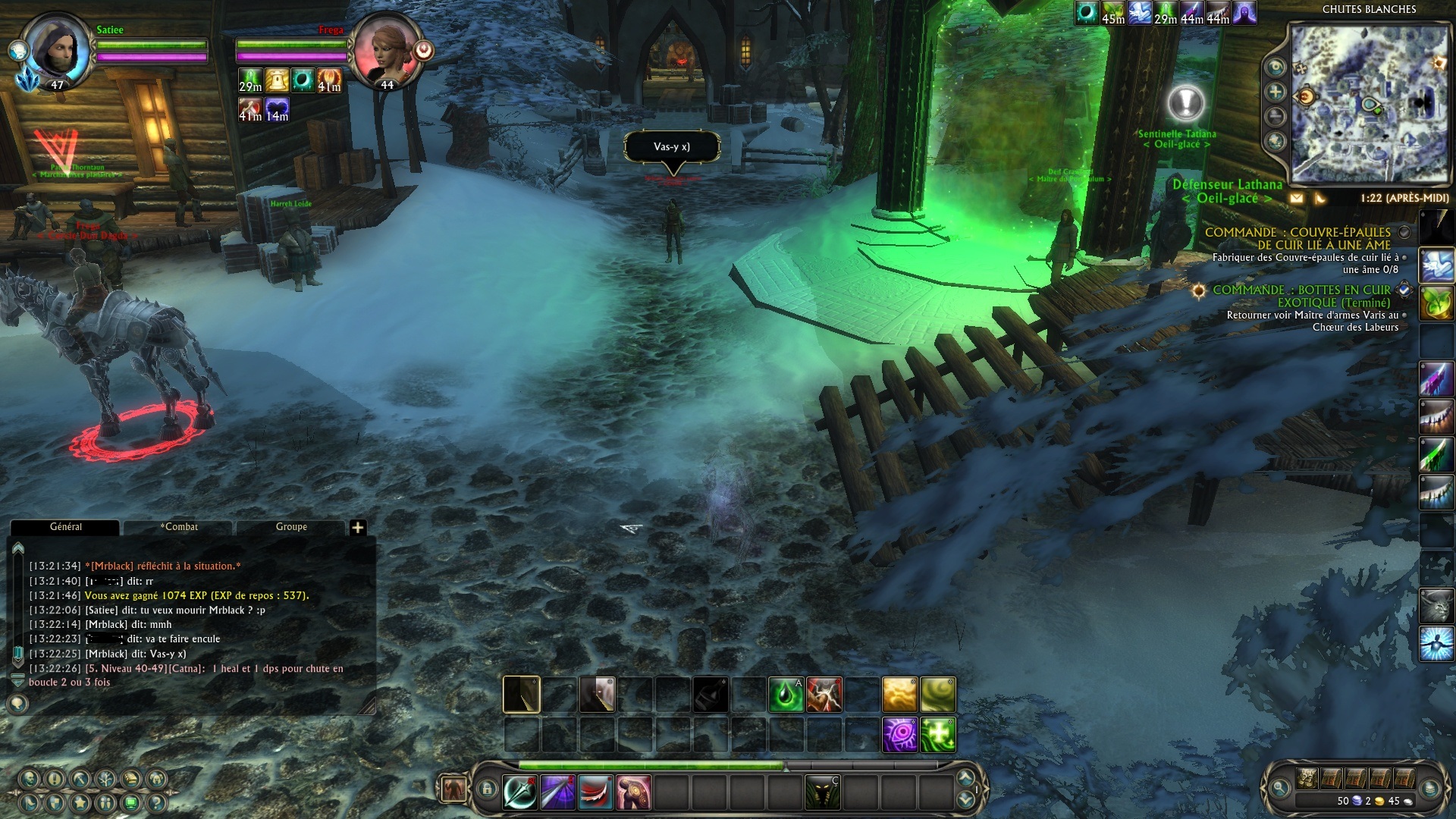Image resolution: width=1456 pixels, height=819 pixels.
Task: Open the mail envelope icon below the minimap
Action: (x=1297, y=199)
